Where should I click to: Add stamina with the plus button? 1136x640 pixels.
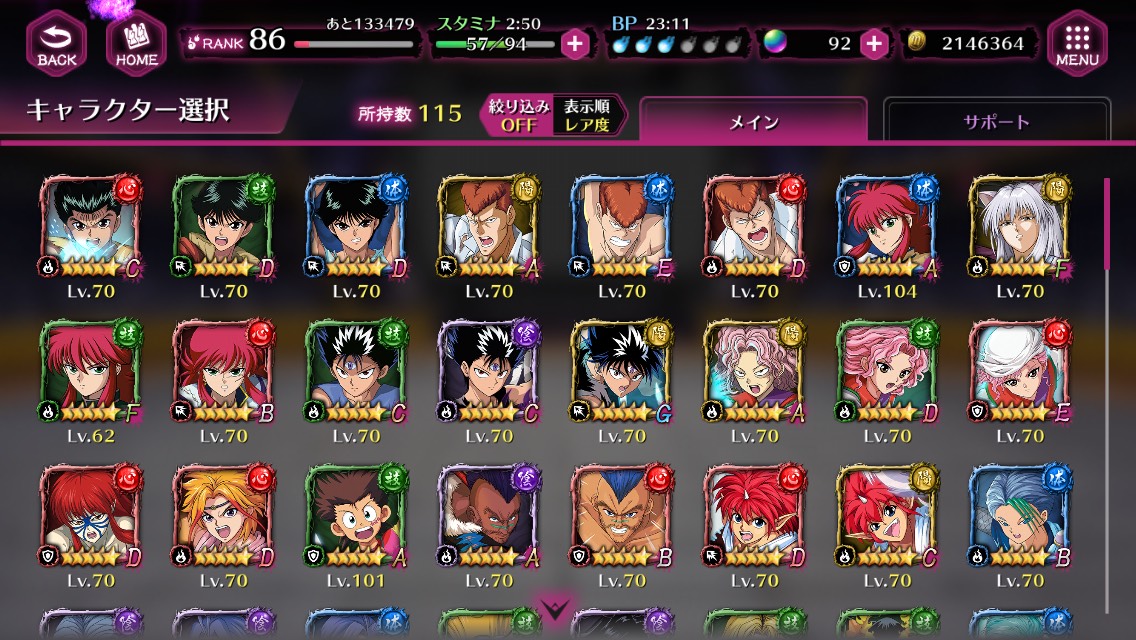(575, 44)
